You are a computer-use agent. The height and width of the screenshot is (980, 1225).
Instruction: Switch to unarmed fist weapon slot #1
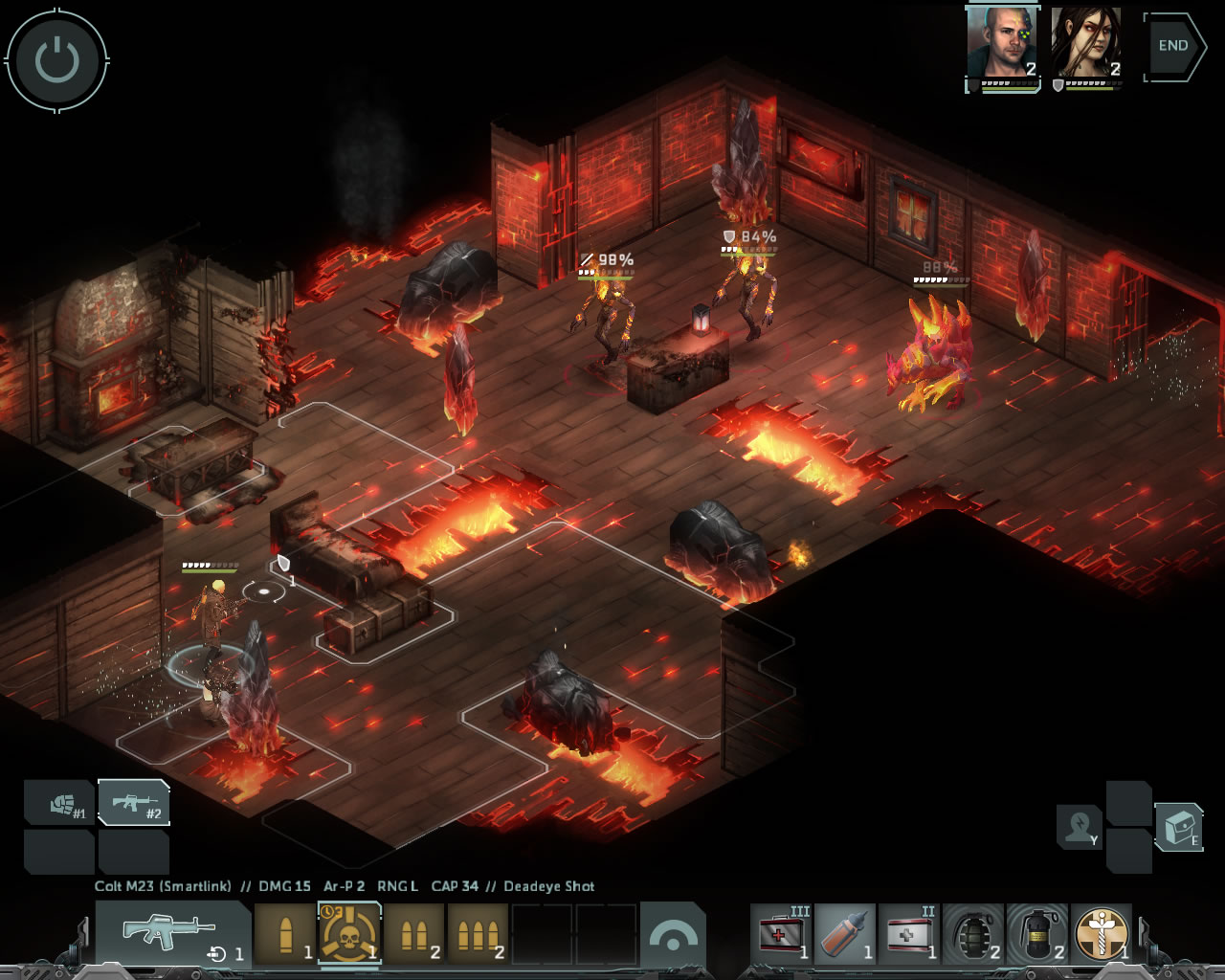click(x=59, y=803)
